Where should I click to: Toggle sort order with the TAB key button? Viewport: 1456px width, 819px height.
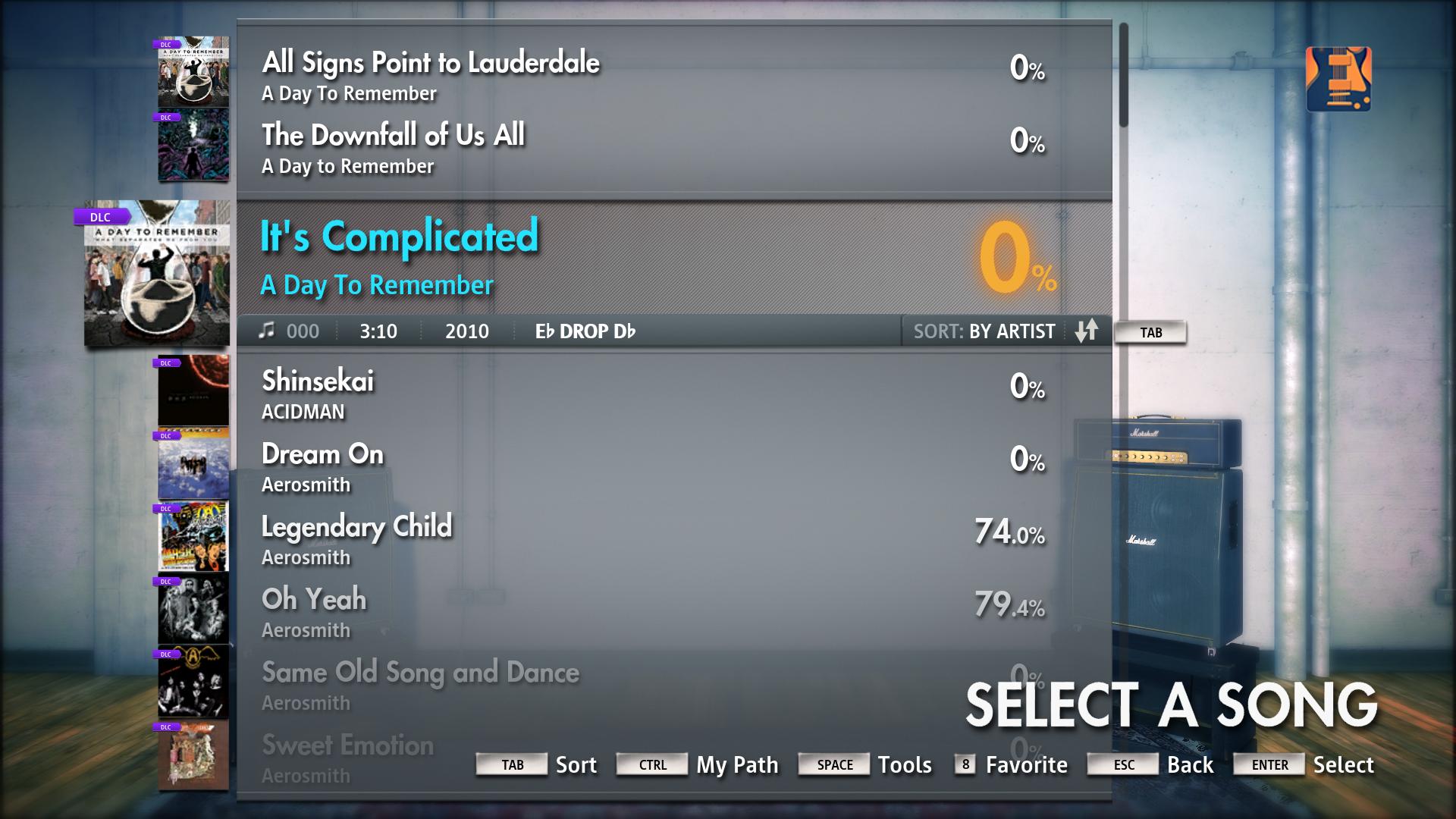point(1150,331)
